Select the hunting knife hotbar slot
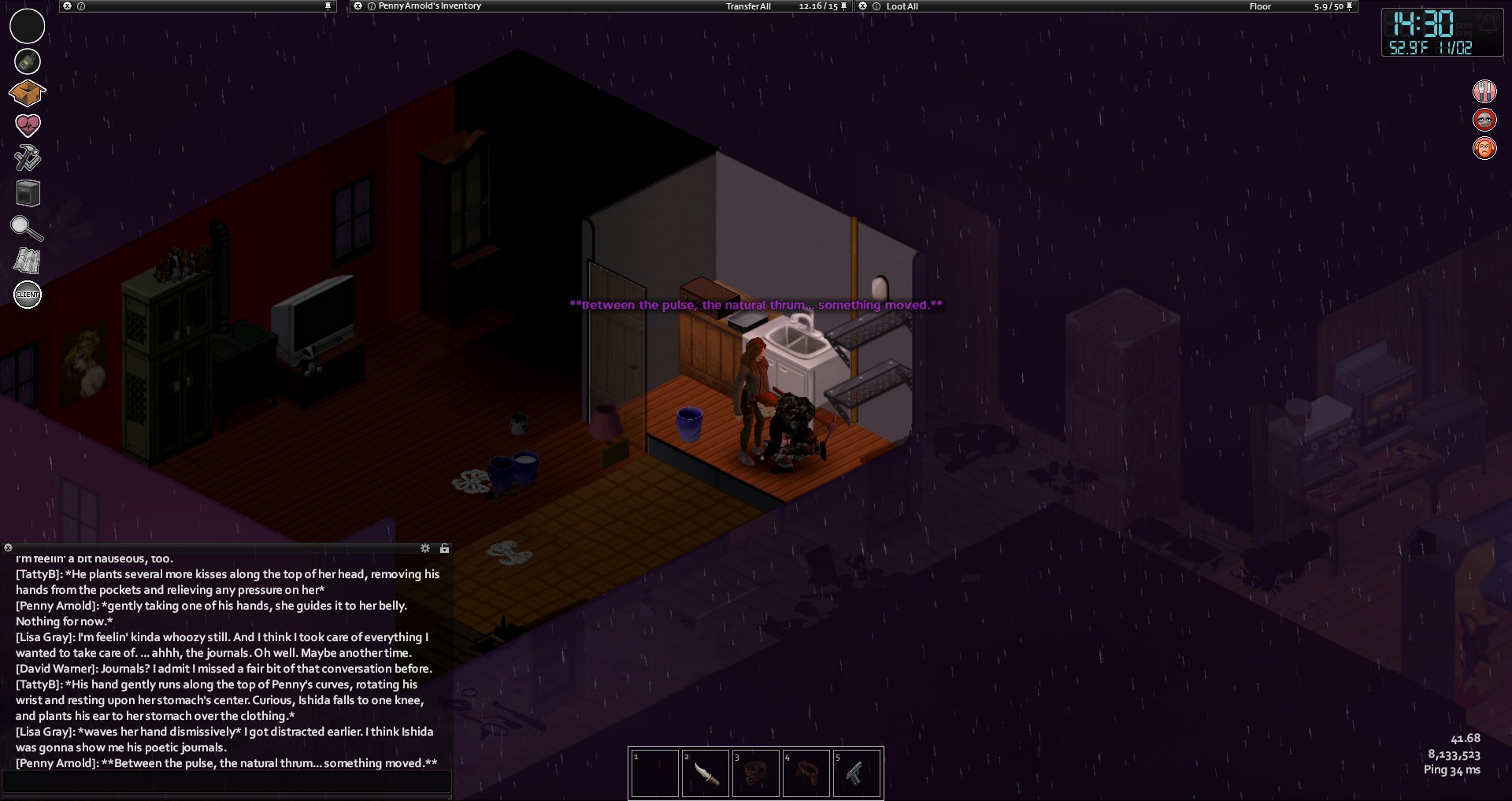The width and height of the screenshot is (1512, 801). click(x=706, y=773)
